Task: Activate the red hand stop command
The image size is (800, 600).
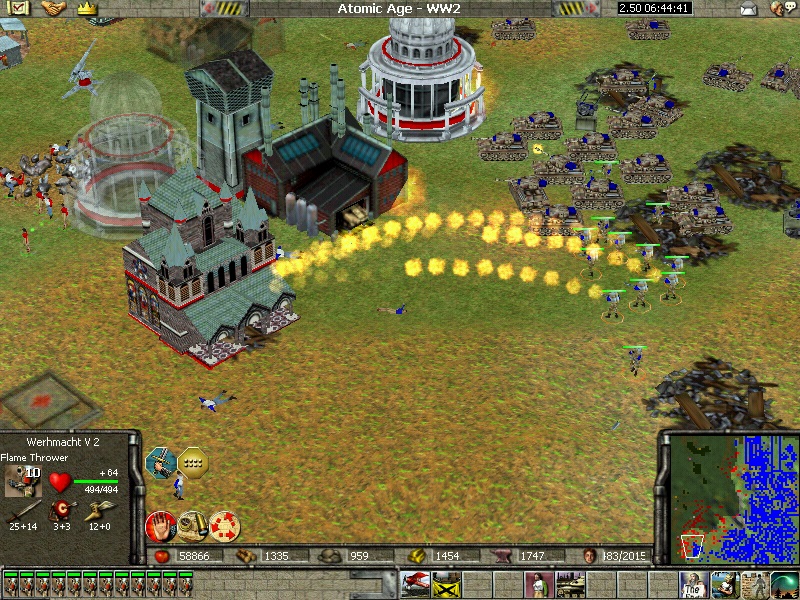Action: click(160, 524)
